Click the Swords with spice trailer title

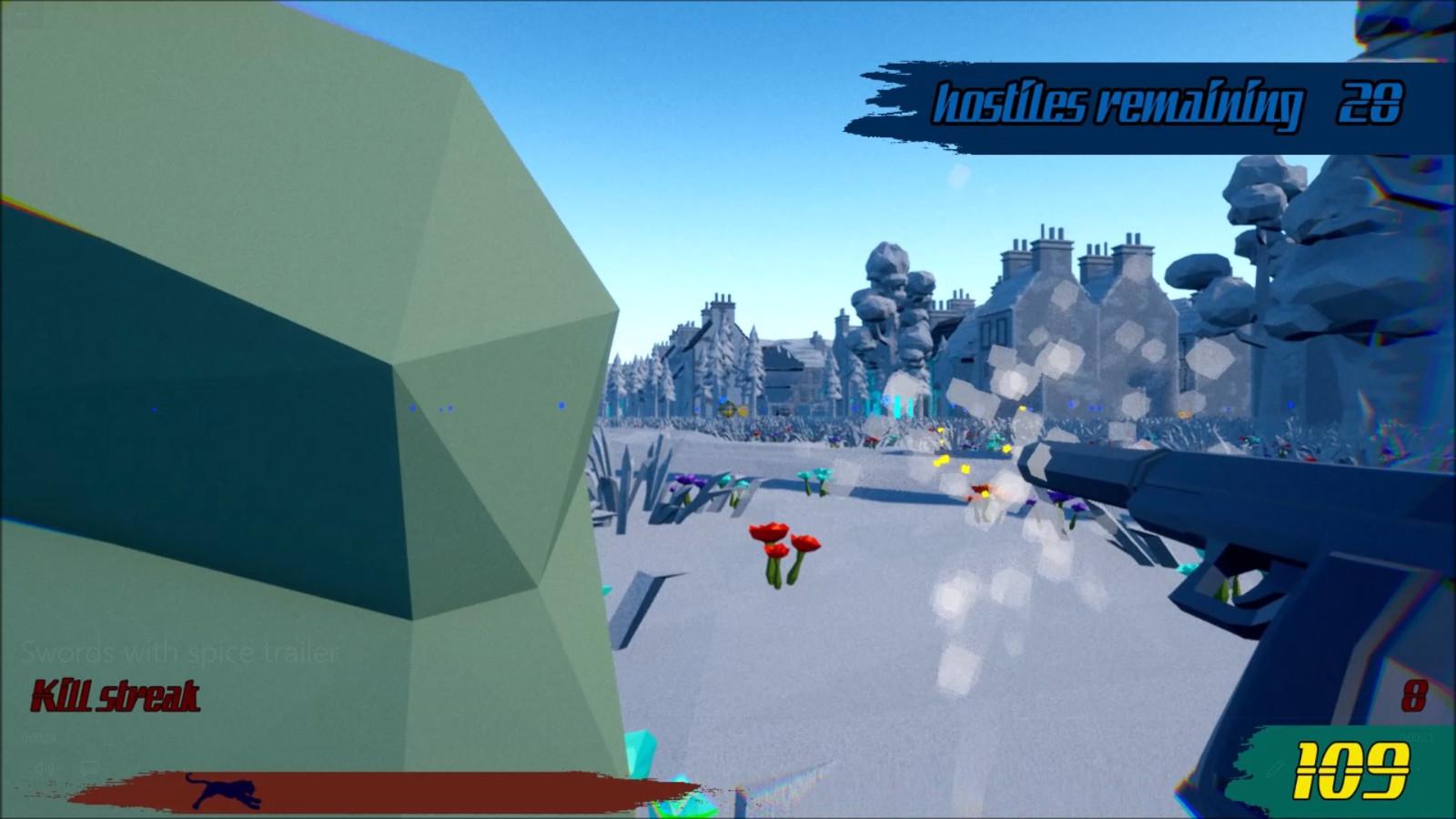point(178,652)
